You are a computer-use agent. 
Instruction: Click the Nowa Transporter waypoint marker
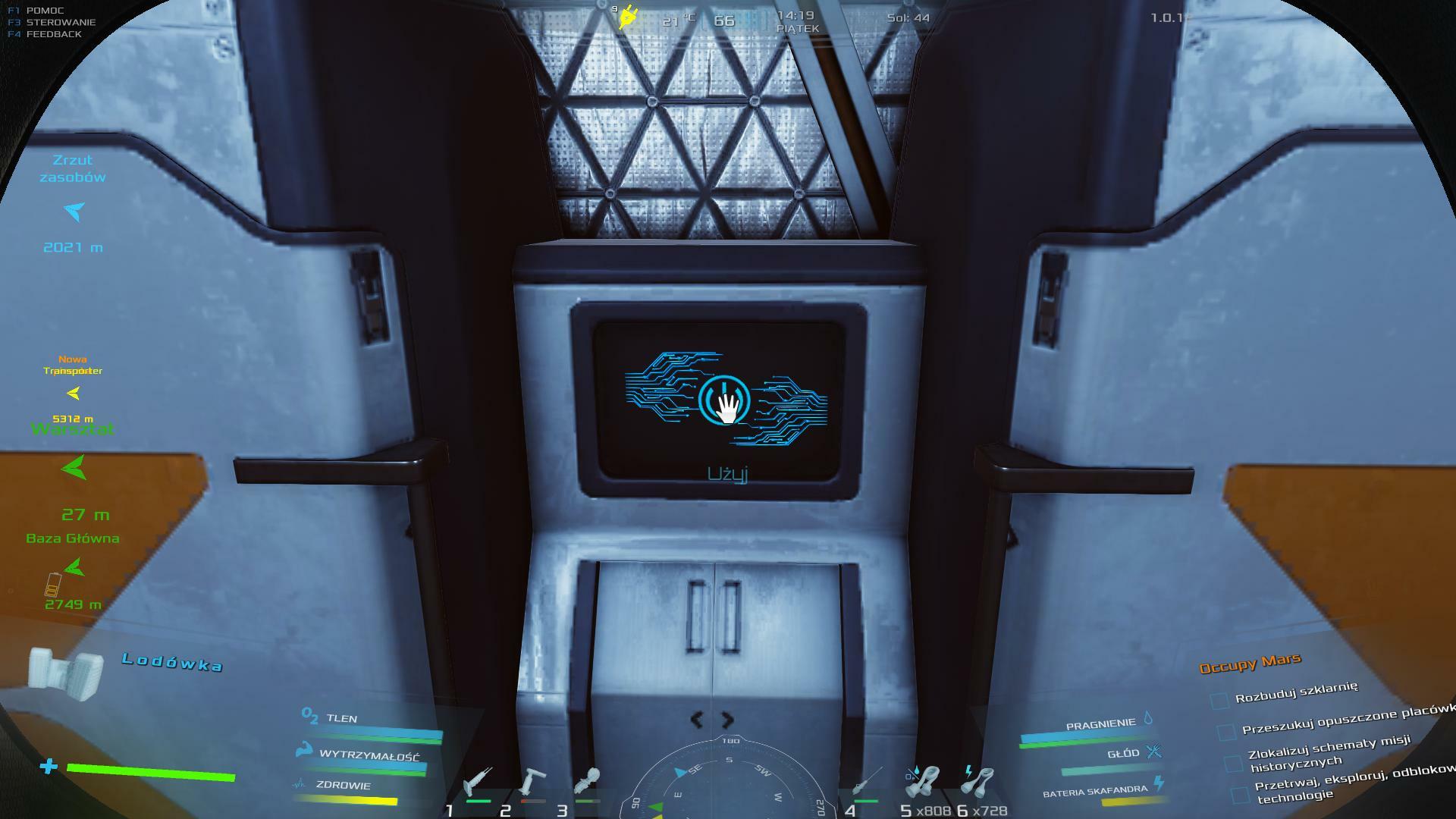click(x=74, y=393)
